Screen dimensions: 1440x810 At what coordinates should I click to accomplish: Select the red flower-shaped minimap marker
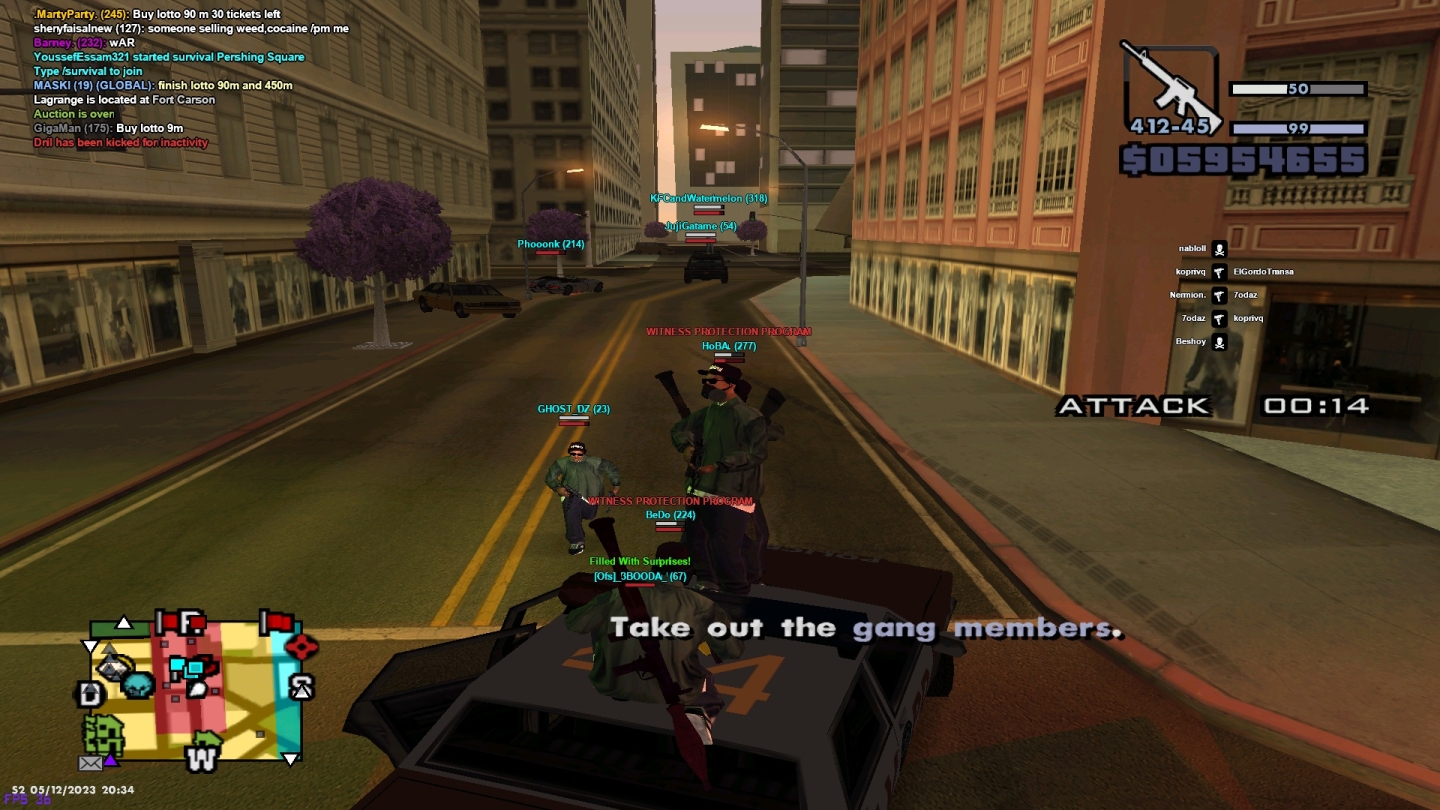click(301, 646)
